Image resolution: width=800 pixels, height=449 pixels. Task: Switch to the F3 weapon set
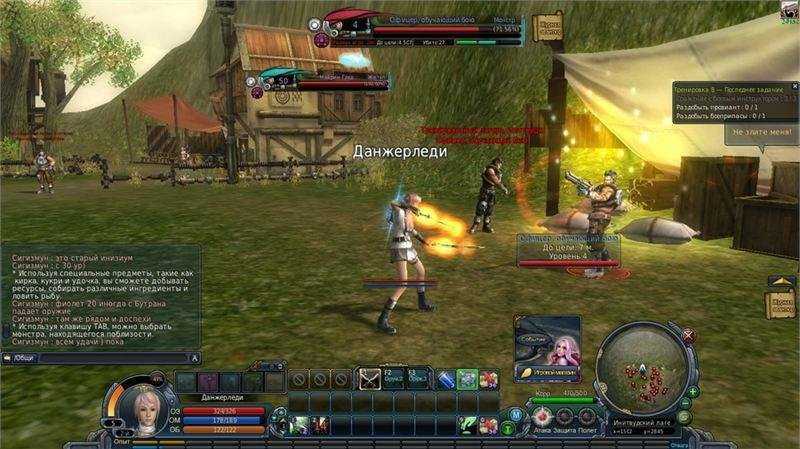(417, 379)
